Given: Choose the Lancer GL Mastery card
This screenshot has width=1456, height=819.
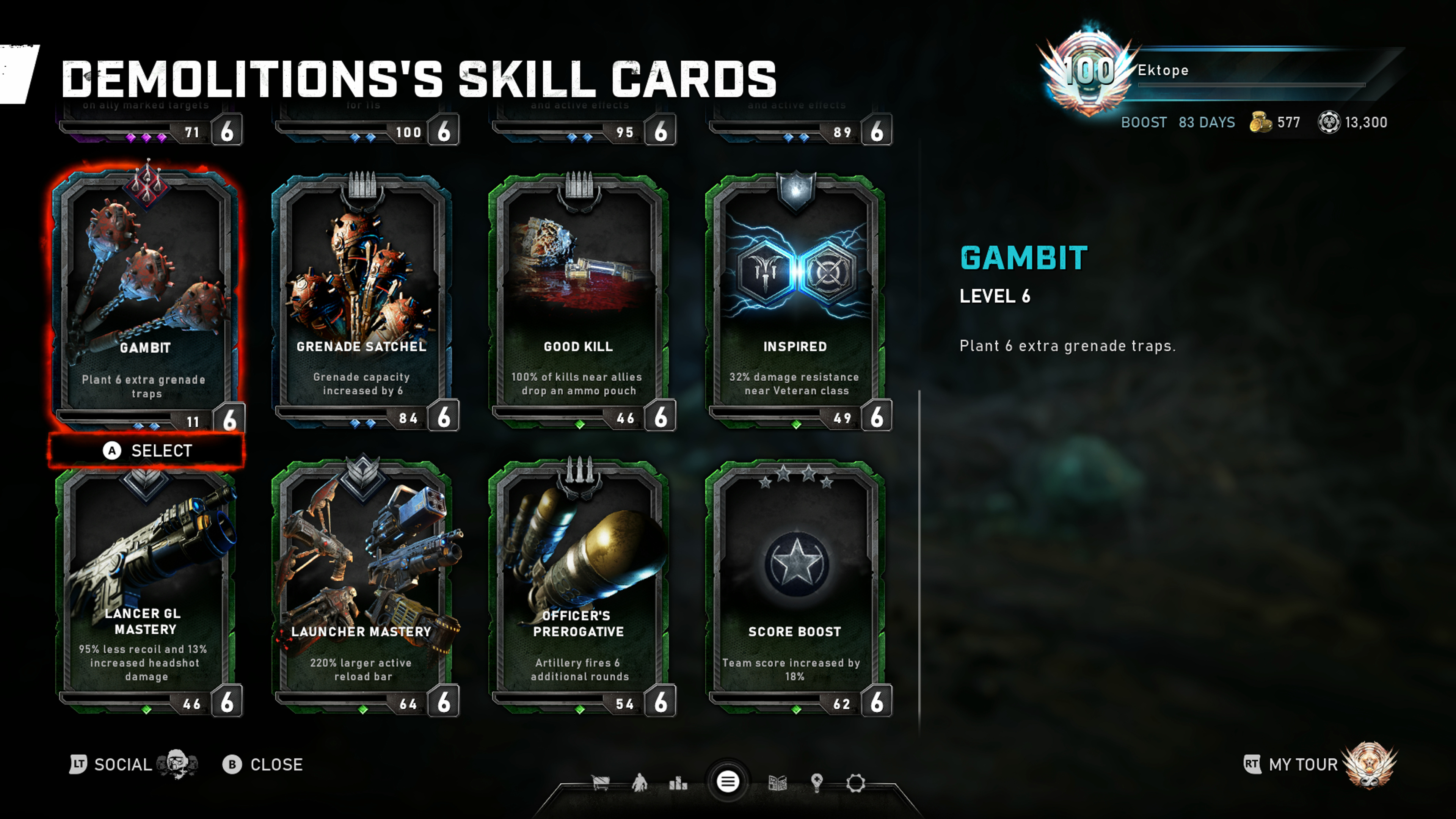Looking at the screenshot, I should (146, 588).
